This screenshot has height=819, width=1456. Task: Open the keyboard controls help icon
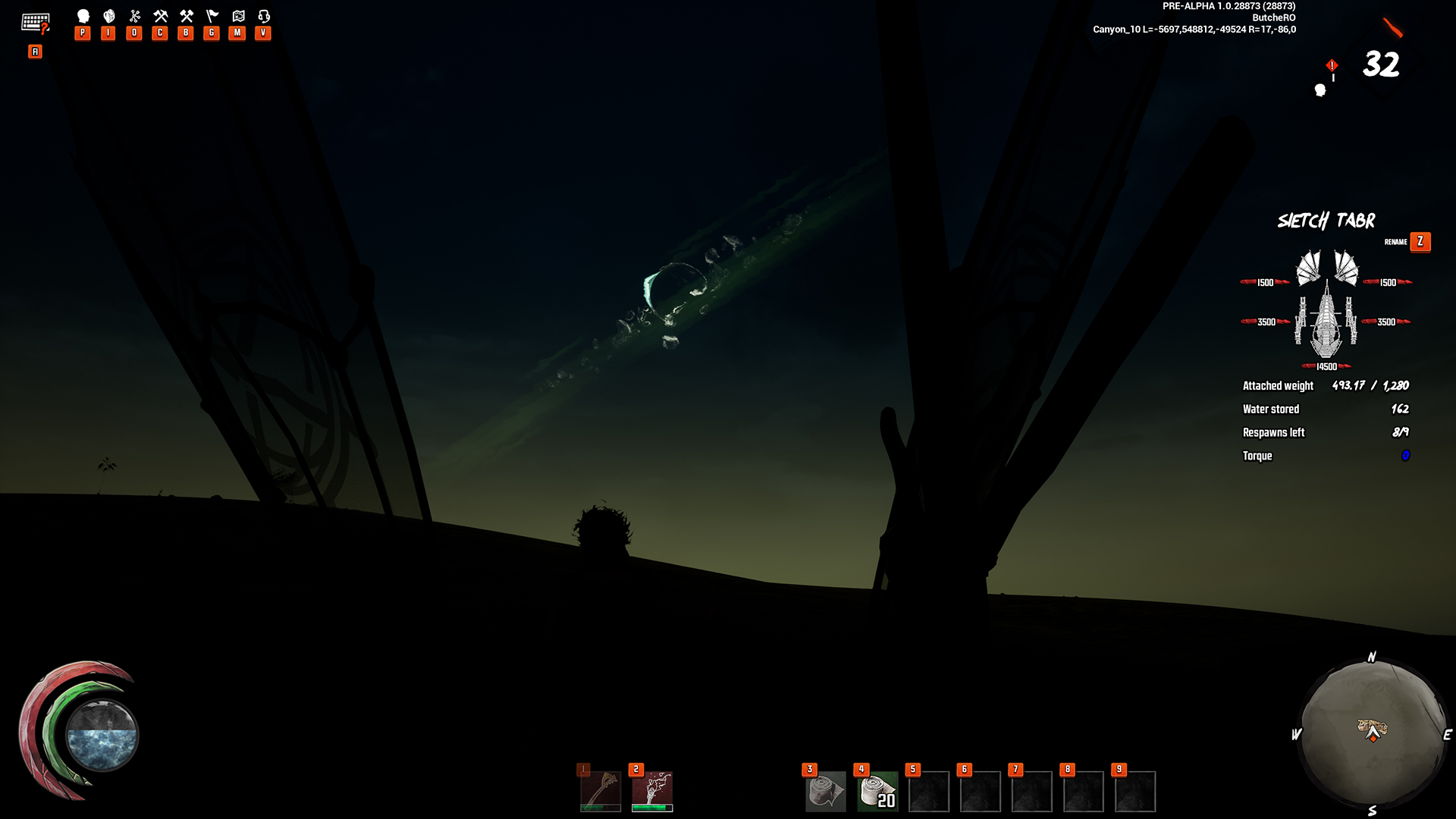(35, 24)
